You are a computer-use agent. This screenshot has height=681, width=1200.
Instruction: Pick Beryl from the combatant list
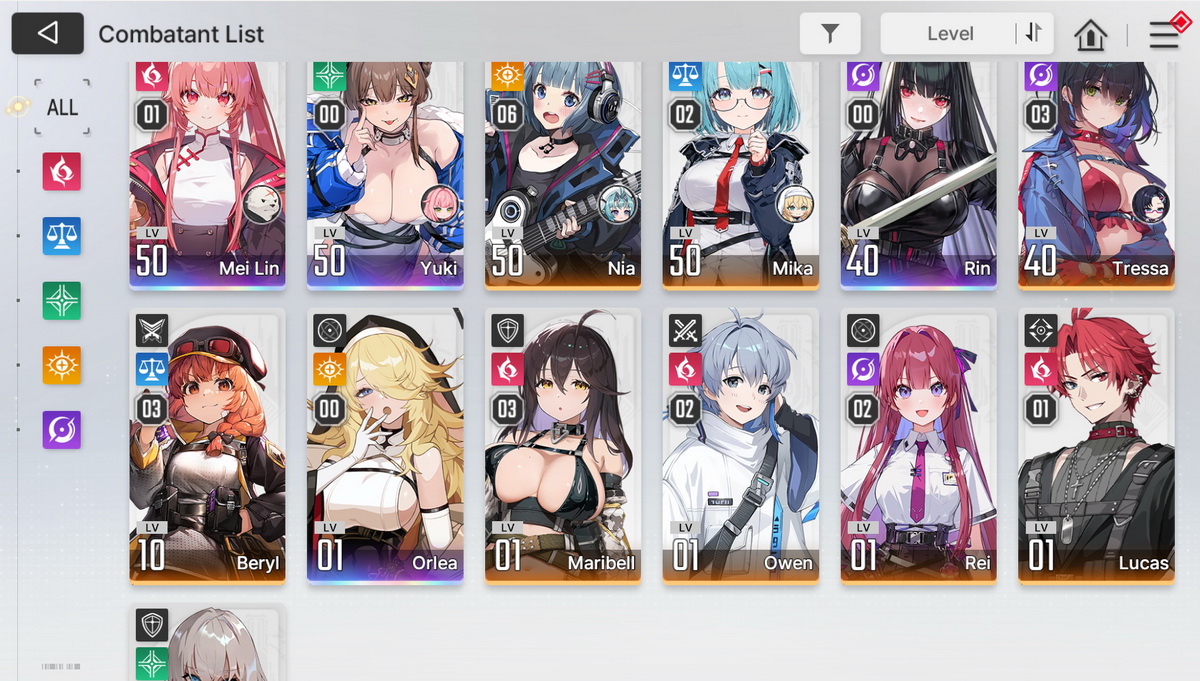click(x=207, y=445)
